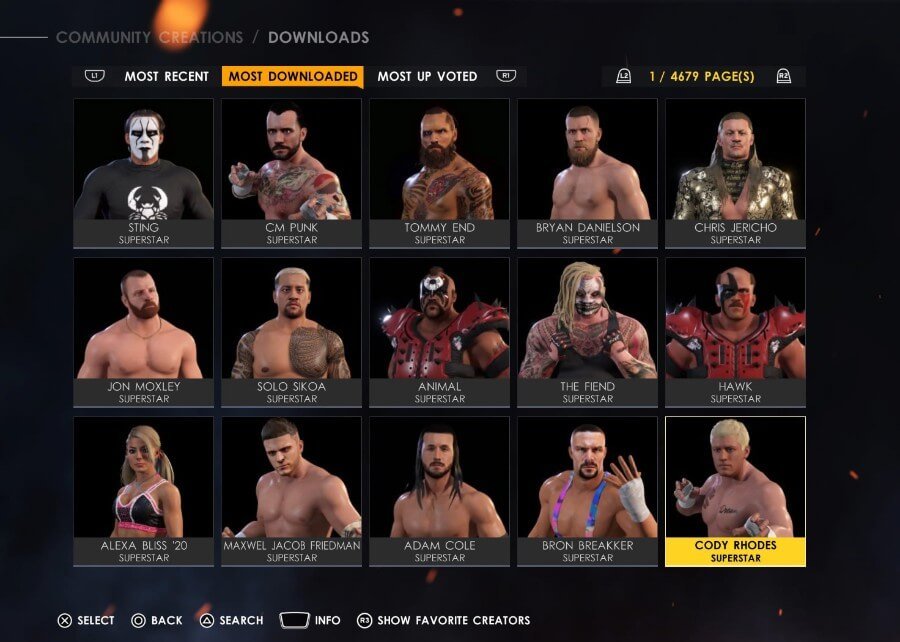Image resolution: width=900 pixels, height=642 pixels.
Task: Pick the Bryan Danielson creation
Action: point(587,173)
